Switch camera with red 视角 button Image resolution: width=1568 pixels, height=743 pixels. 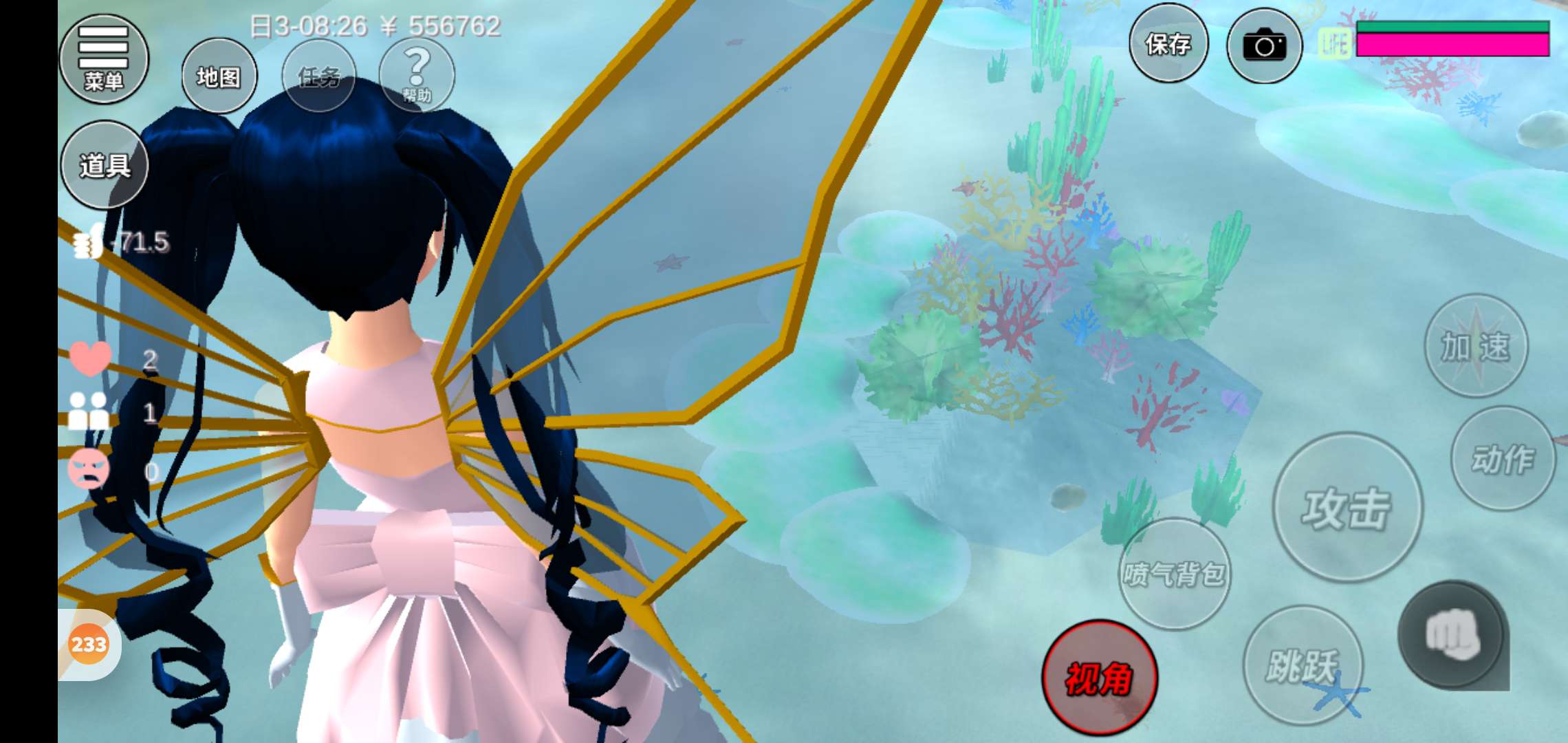click(1099, 678)
